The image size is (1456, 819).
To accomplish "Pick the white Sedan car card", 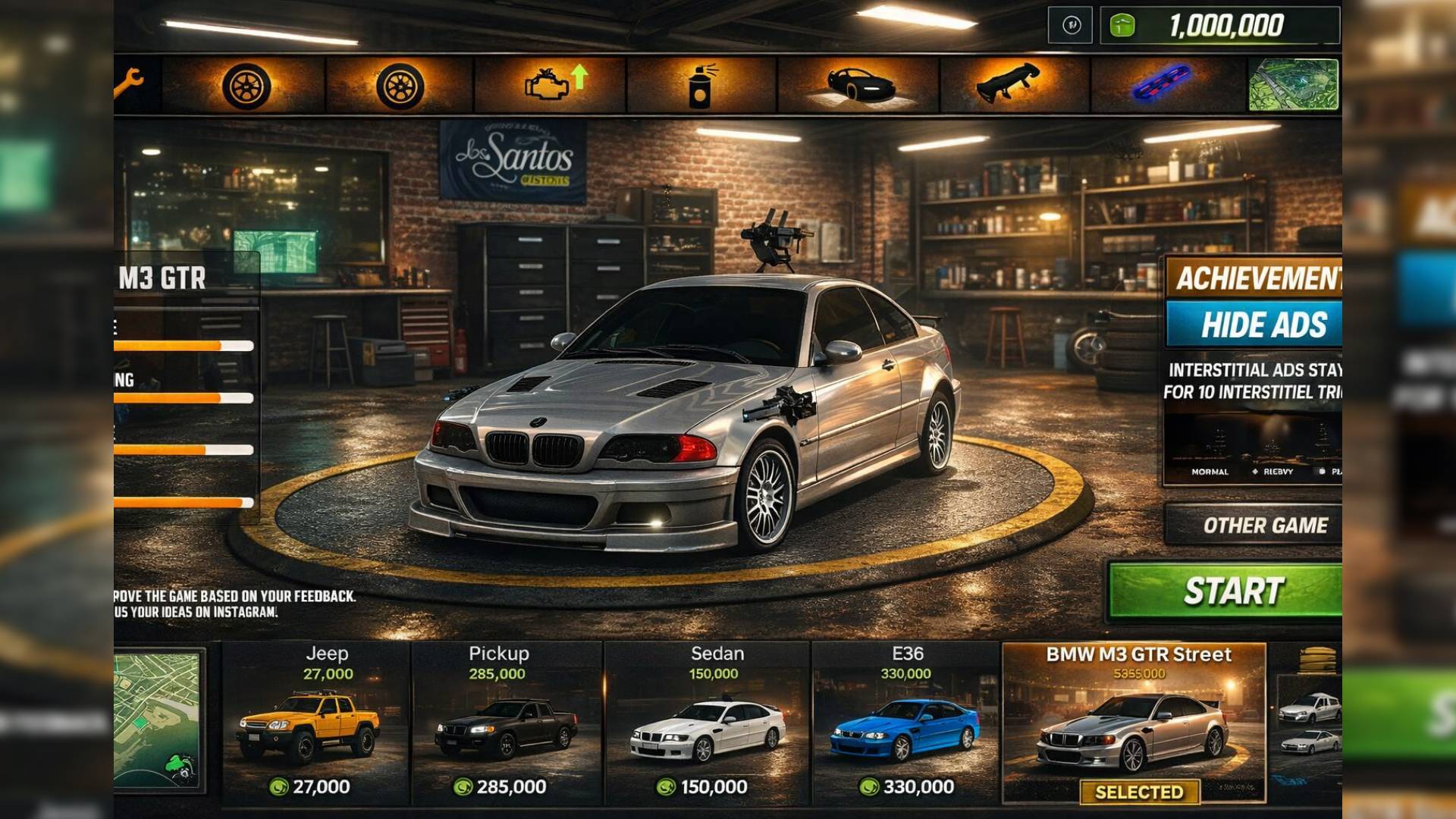I will 708,724.
